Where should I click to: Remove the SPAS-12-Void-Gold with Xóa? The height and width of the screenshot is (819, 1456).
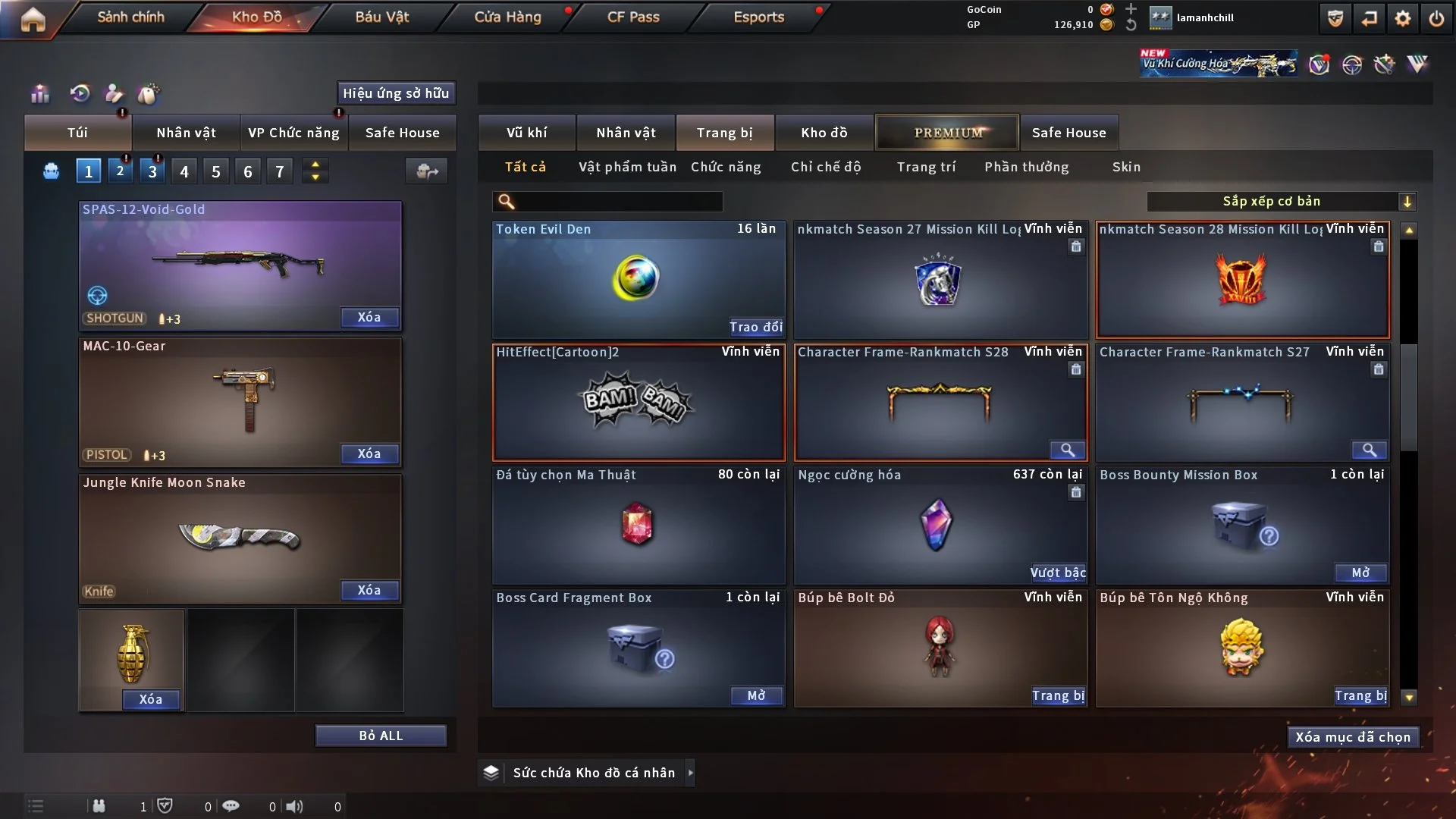pyautogui.click(x=369, y=317)
